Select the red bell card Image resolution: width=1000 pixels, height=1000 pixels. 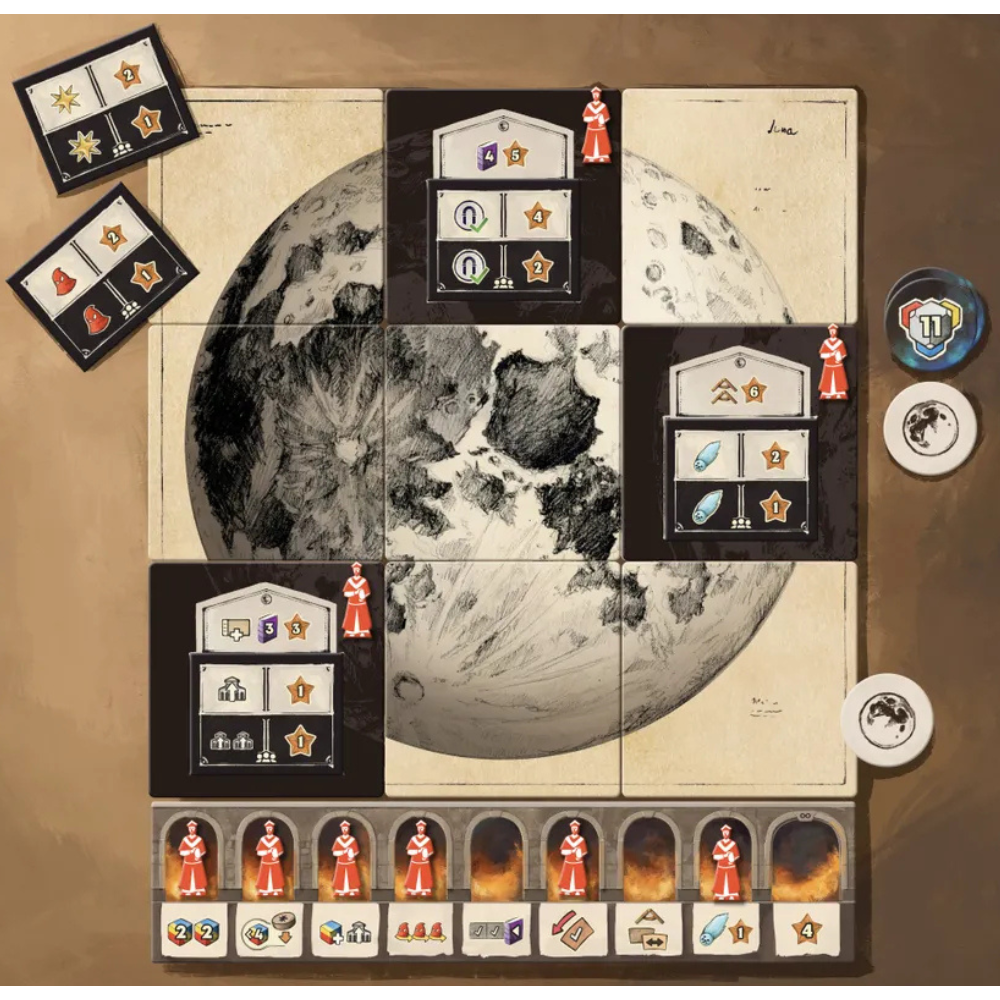tap(103, 275)
